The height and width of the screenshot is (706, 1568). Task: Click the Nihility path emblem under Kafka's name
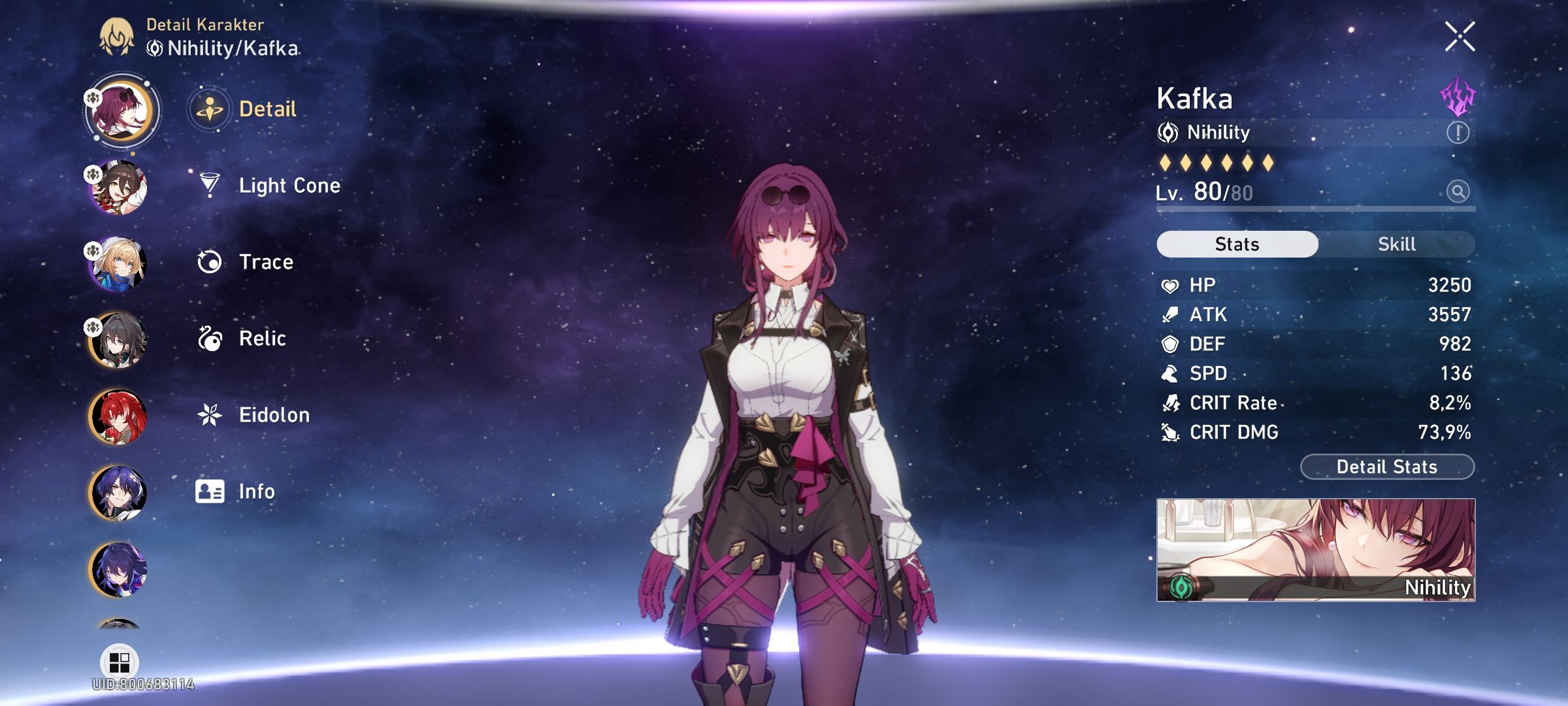1169,132
